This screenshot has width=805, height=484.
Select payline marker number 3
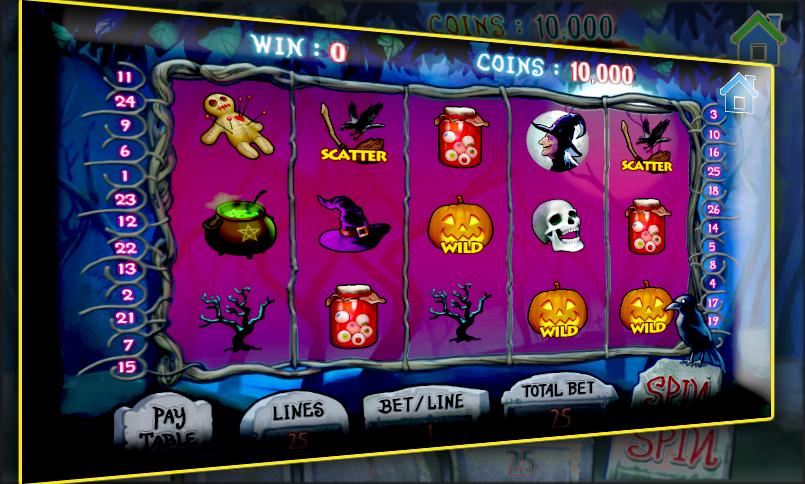click(713, 115)
